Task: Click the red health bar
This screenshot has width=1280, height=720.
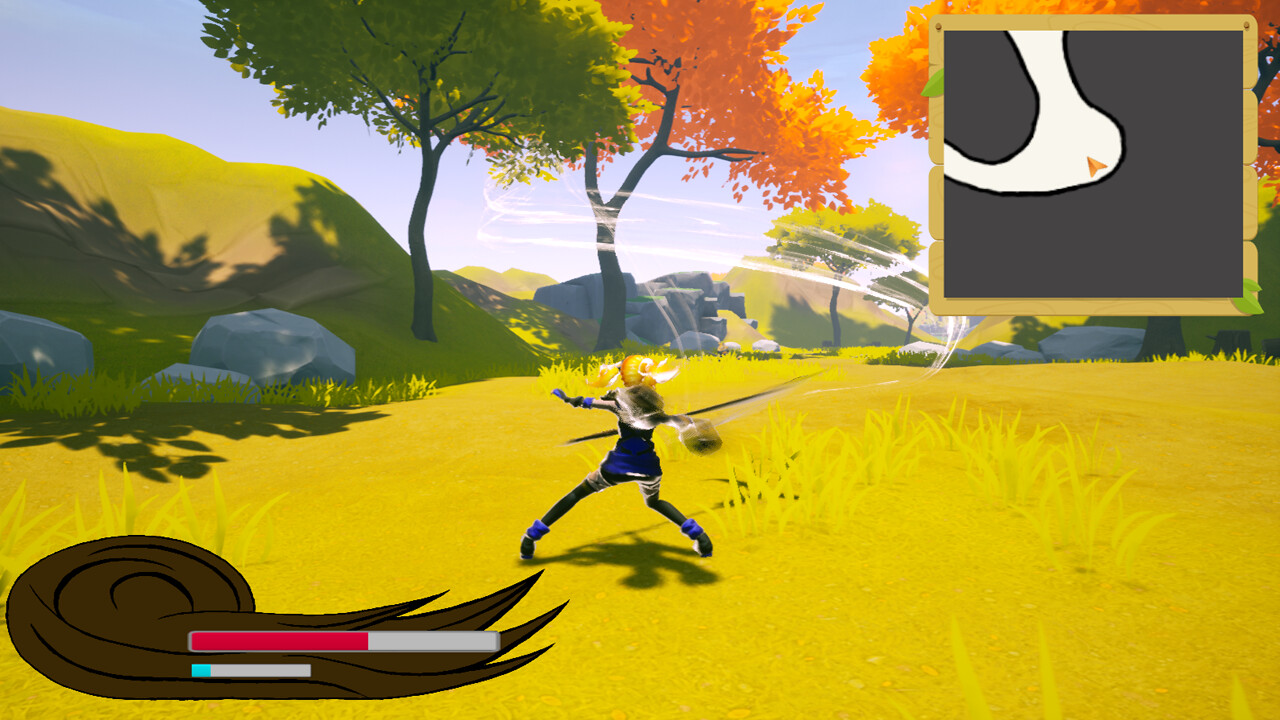Action: coord(280,640)
